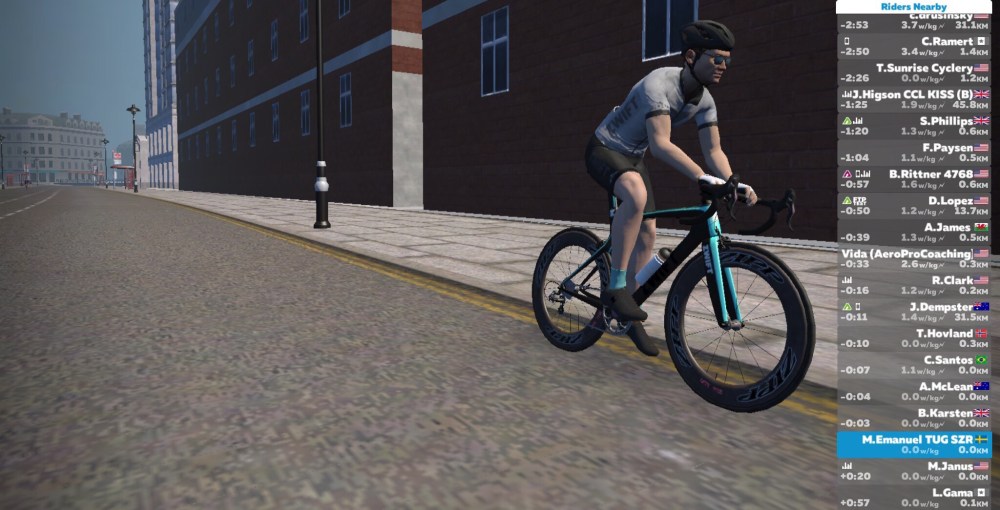Choose the D.Lopez rider row
Image resolution: width=1000 pixels, height=510 pixels.
(x=915, y=205)
